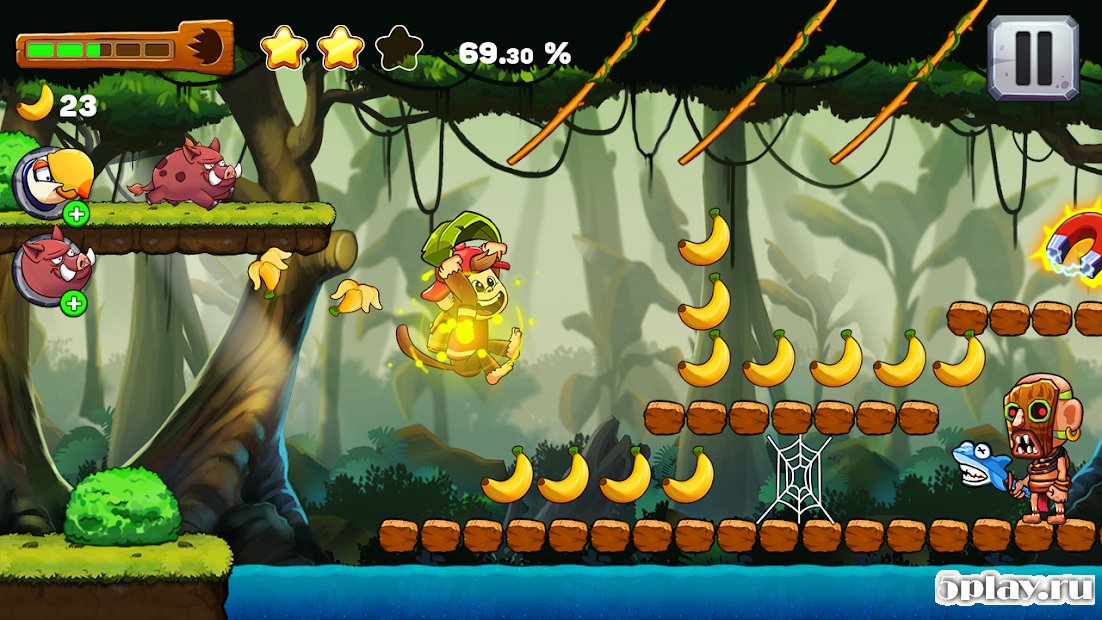The image size is (1102, 620).
Task: Tap the green plus on the parrot icon
Action: [76, 213]
